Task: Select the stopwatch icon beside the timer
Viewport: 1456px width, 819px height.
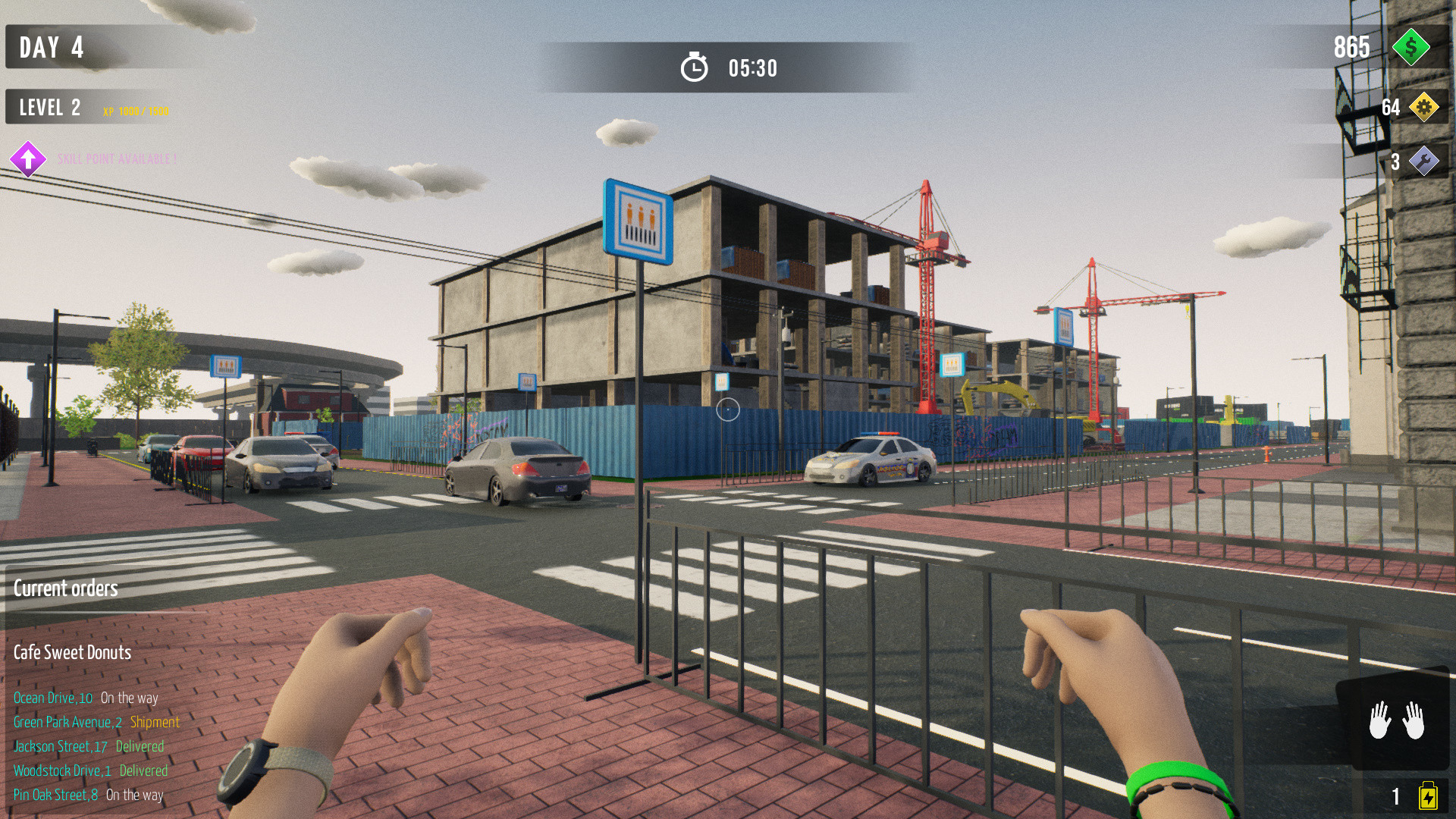Action: coord(695,67)
